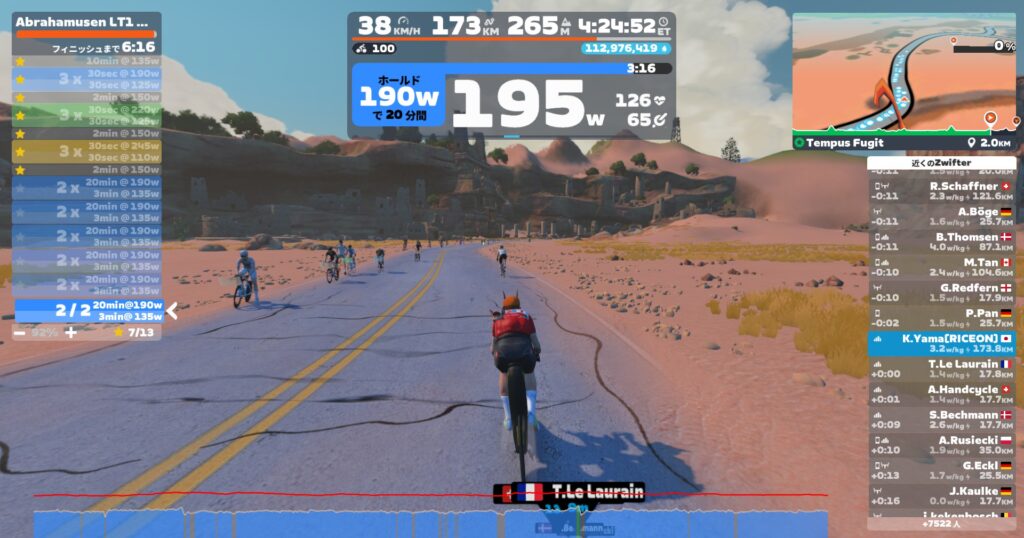Decrease workout intensity with the minus button
The height and width of the screenshot is (538, 1024).
20,332
